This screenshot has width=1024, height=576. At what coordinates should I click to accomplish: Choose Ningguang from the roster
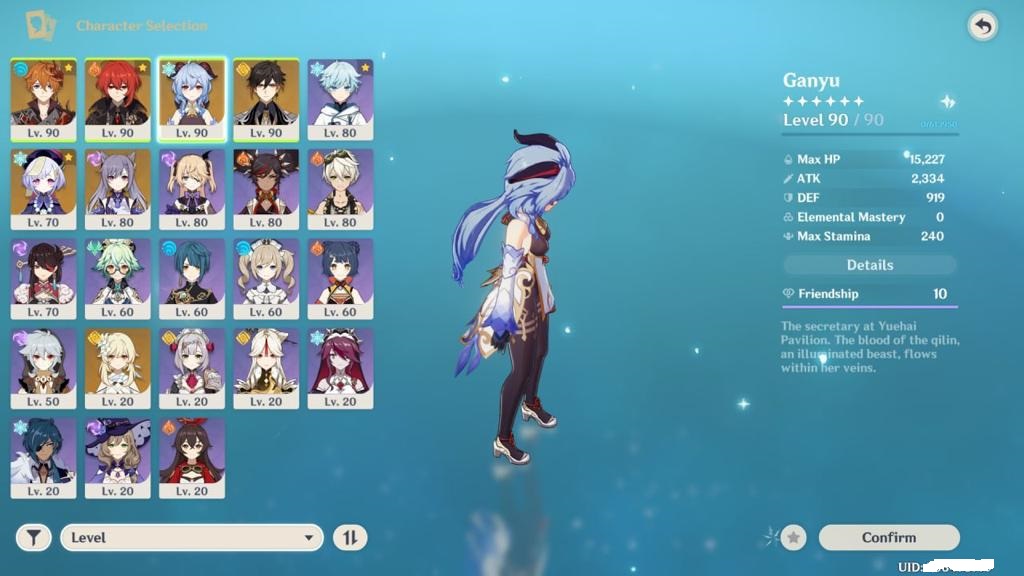[266, 368]
